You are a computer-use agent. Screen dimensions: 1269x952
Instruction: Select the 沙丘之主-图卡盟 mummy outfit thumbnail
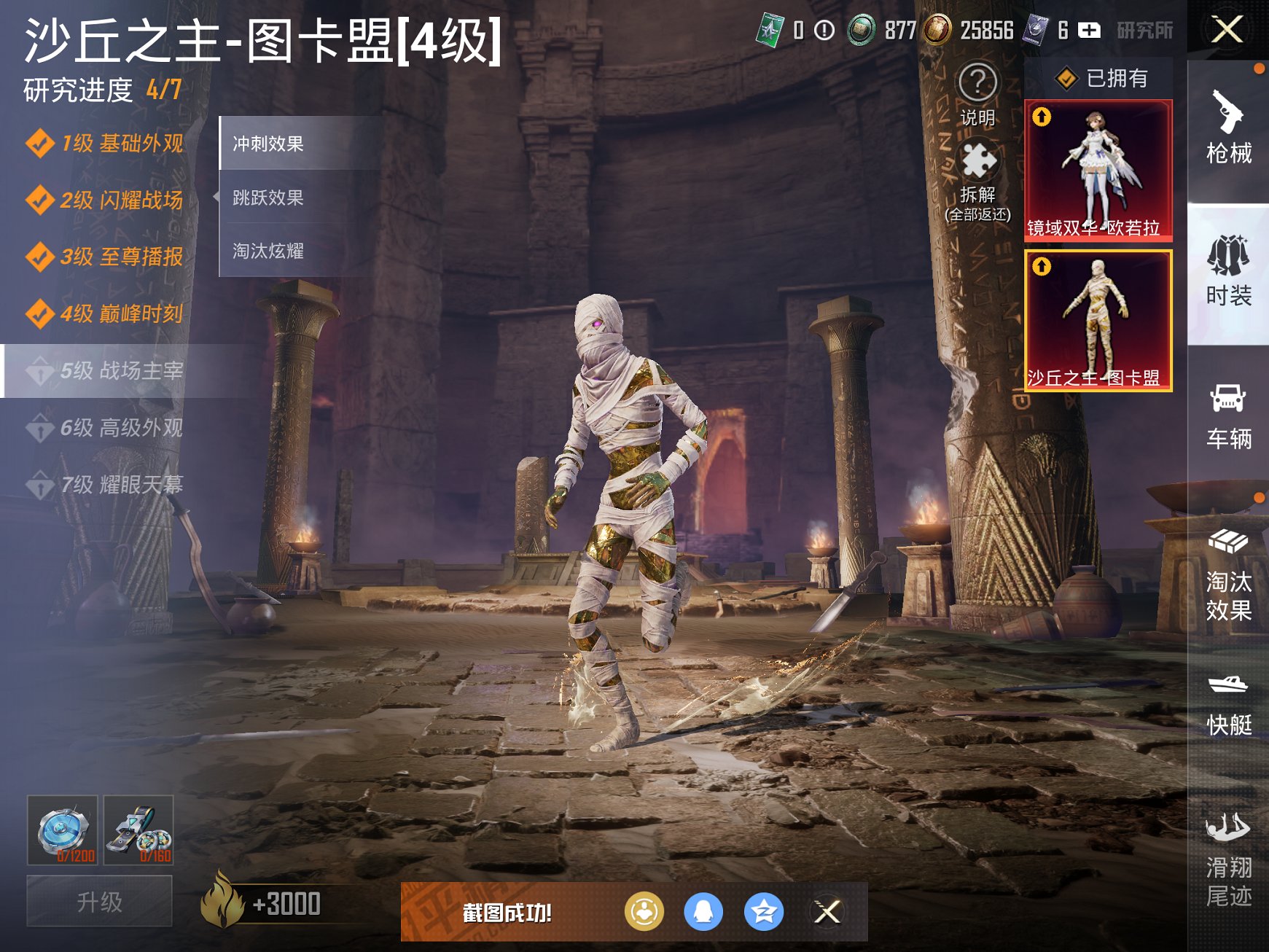[x=1098, y=321]
